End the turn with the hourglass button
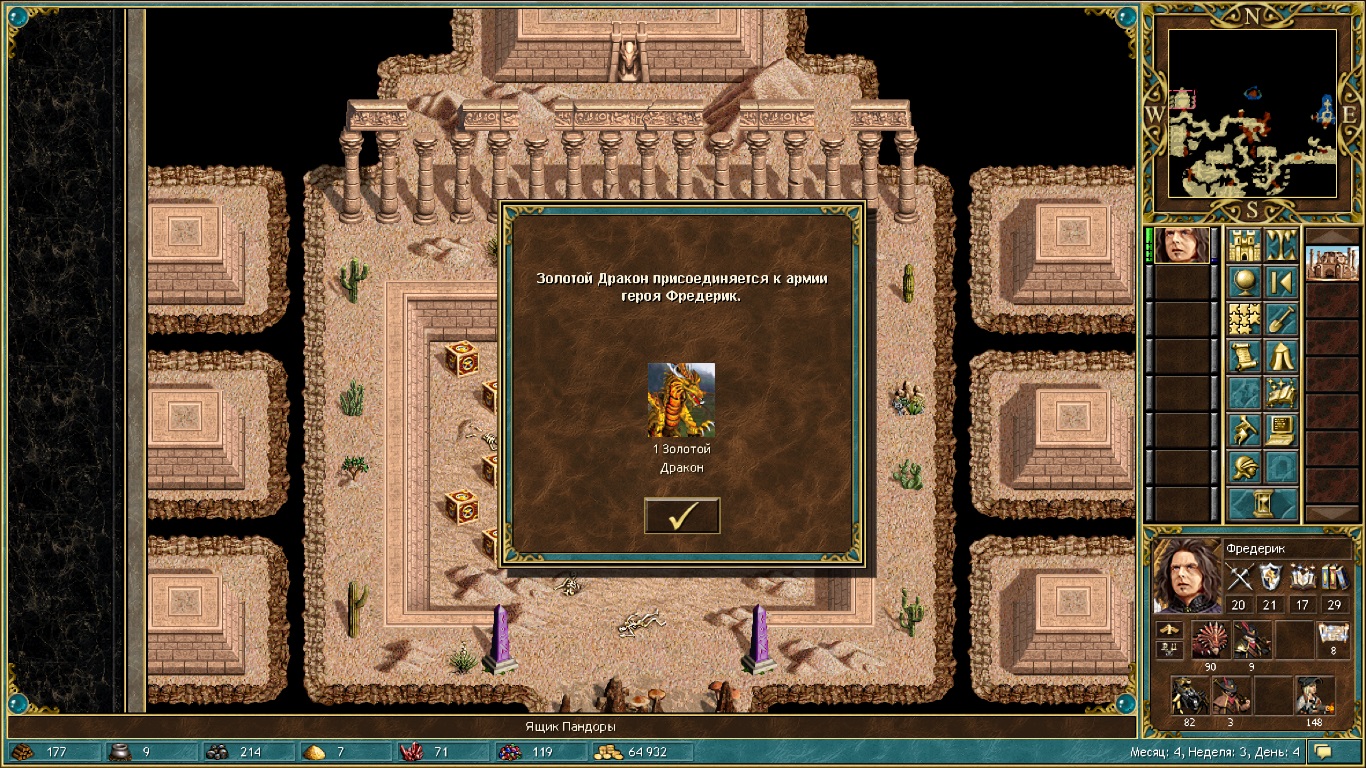Image resolution: width=1366 pixels, height=768 pixels. point(1263,504)
